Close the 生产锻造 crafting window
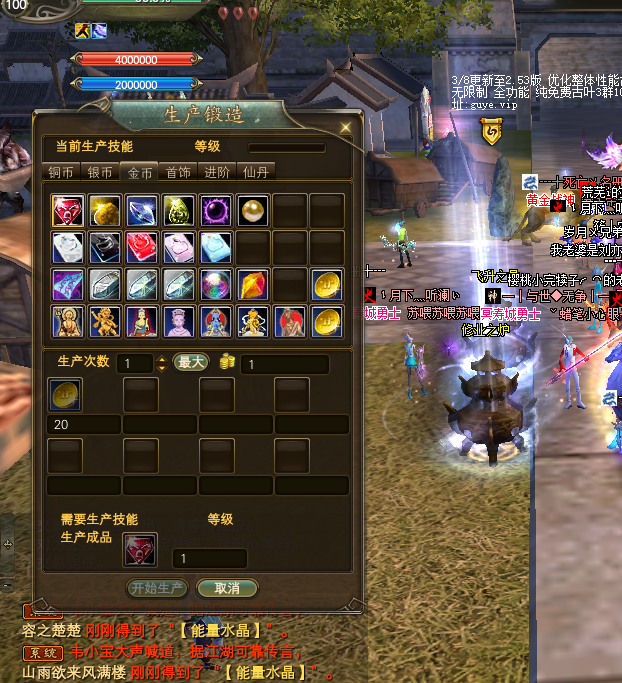The height and width of the screenshot is (683, 622). 346,127
